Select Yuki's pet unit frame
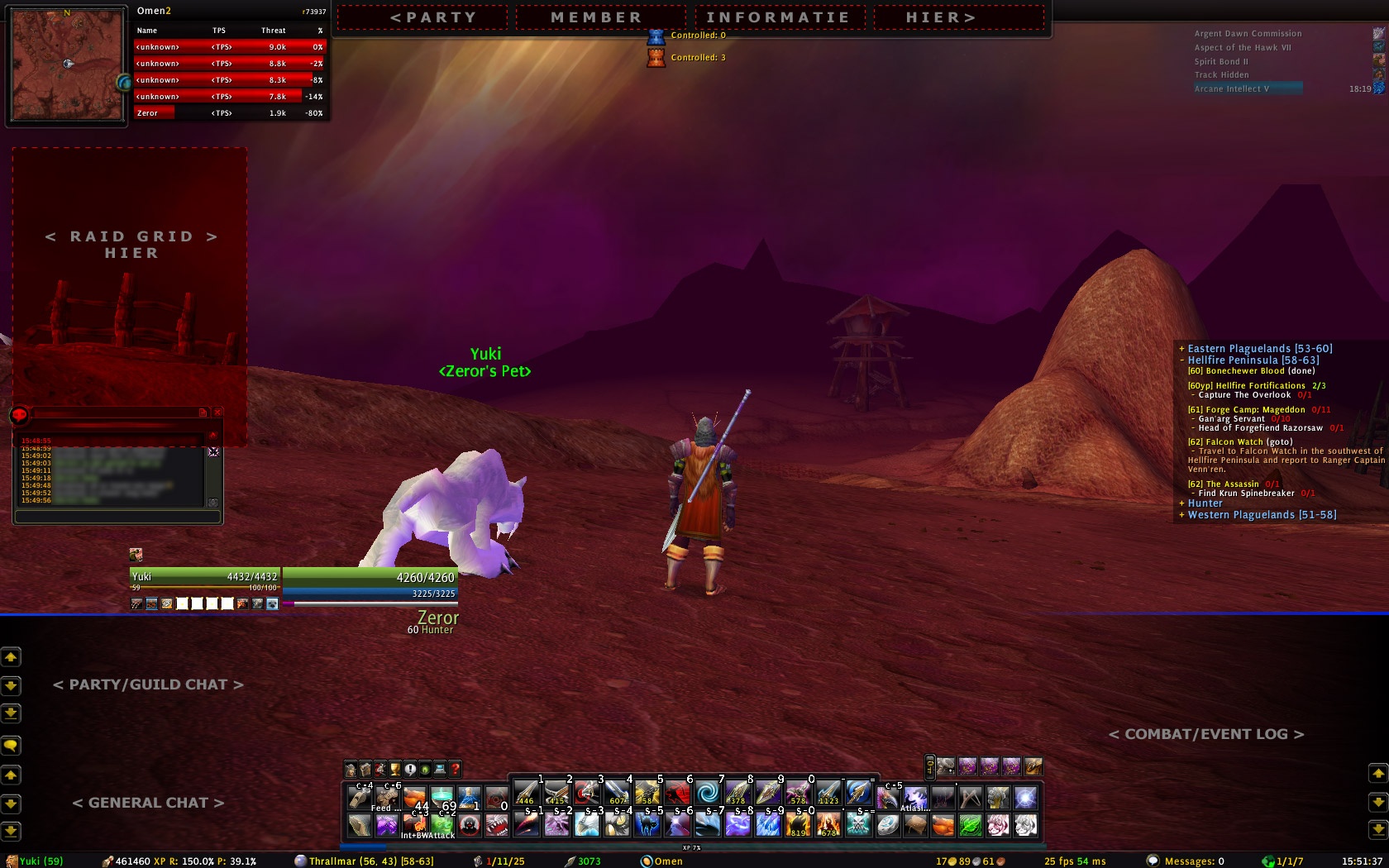The height and width of the screenshot is (868, 1389). (205, 577)
